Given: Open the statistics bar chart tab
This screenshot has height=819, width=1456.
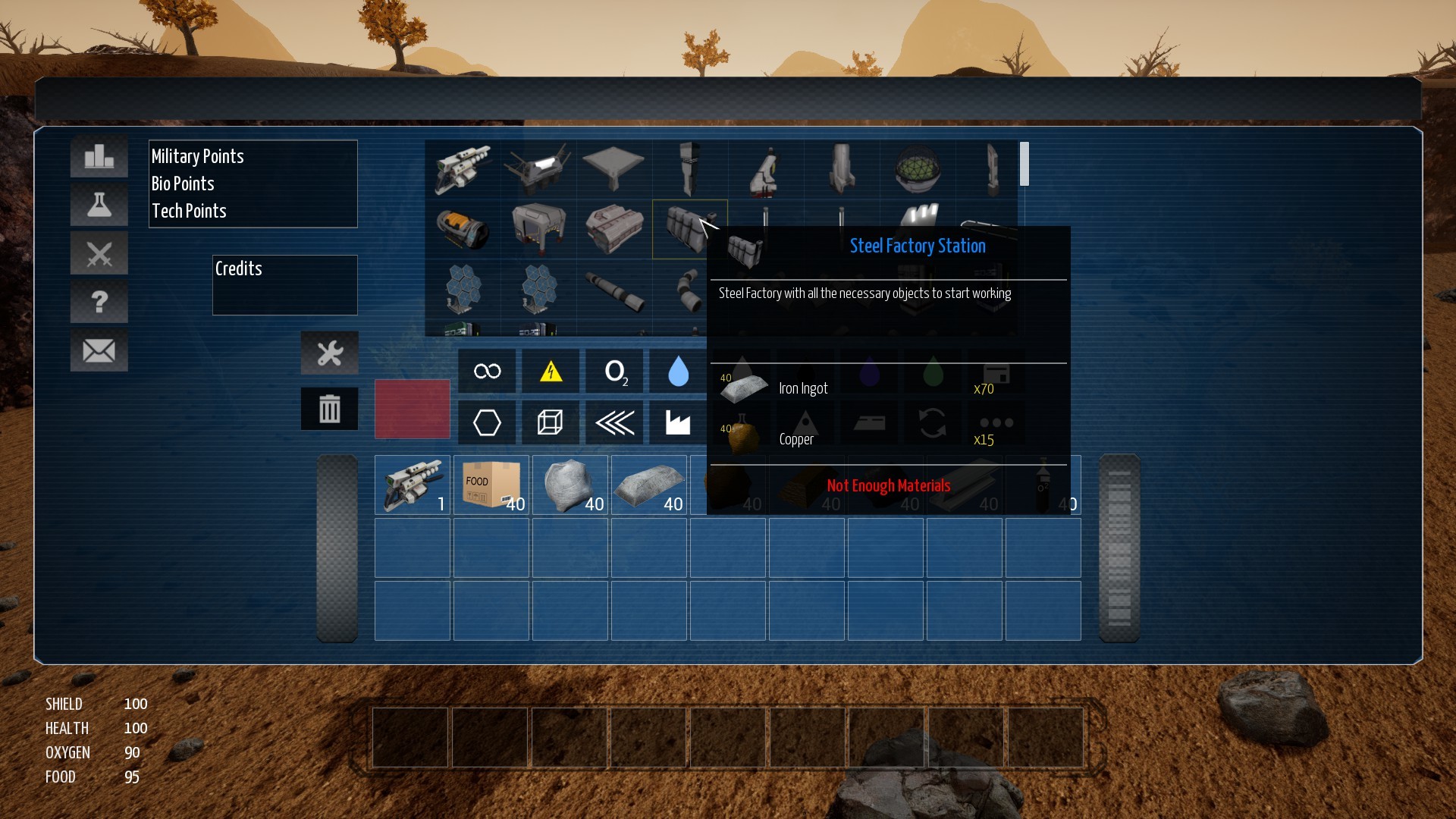Looking at the screenshot, I should coord(99,157).
